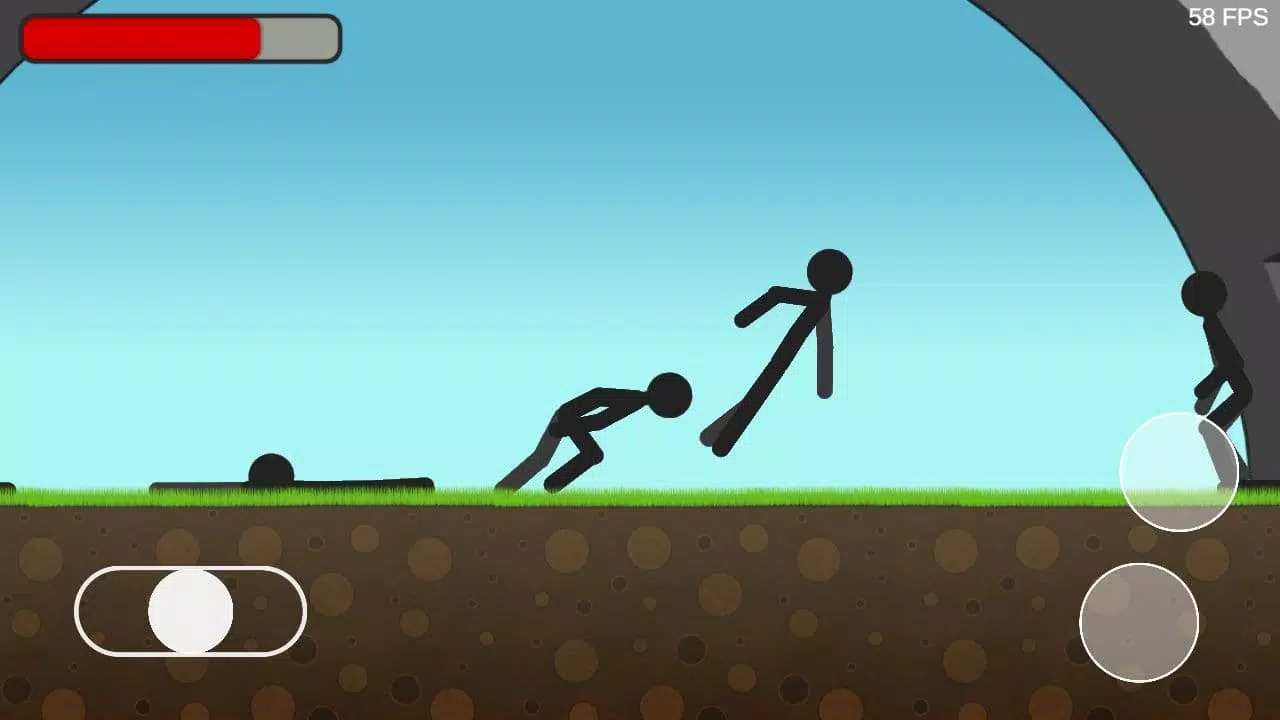Screen dimensions: 1280x720
Task: Tap the white knob of the joystick toggle
Action: pyautogui.click(x=188, y=613)
